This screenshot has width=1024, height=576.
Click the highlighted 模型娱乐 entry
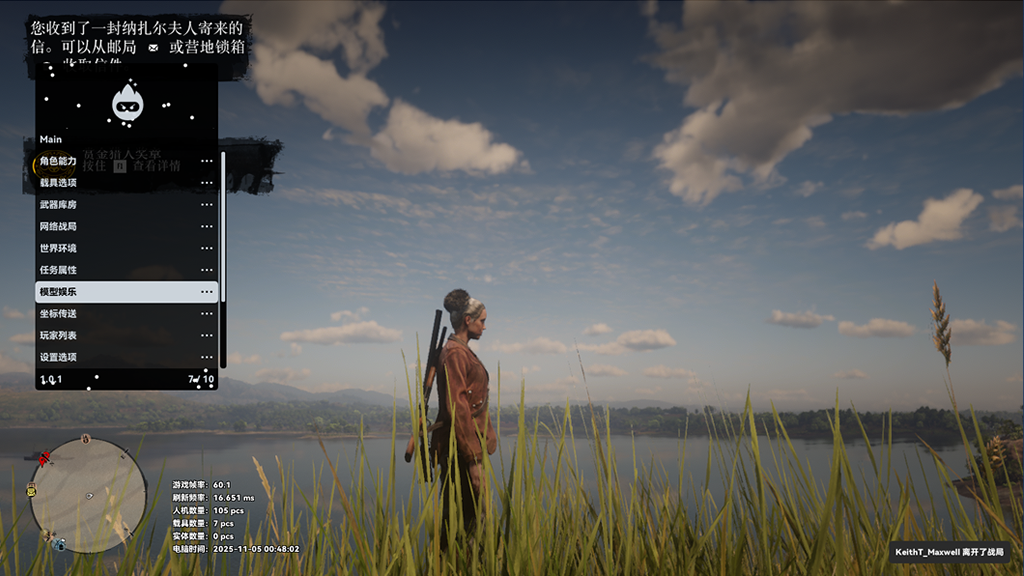[126, 292]
